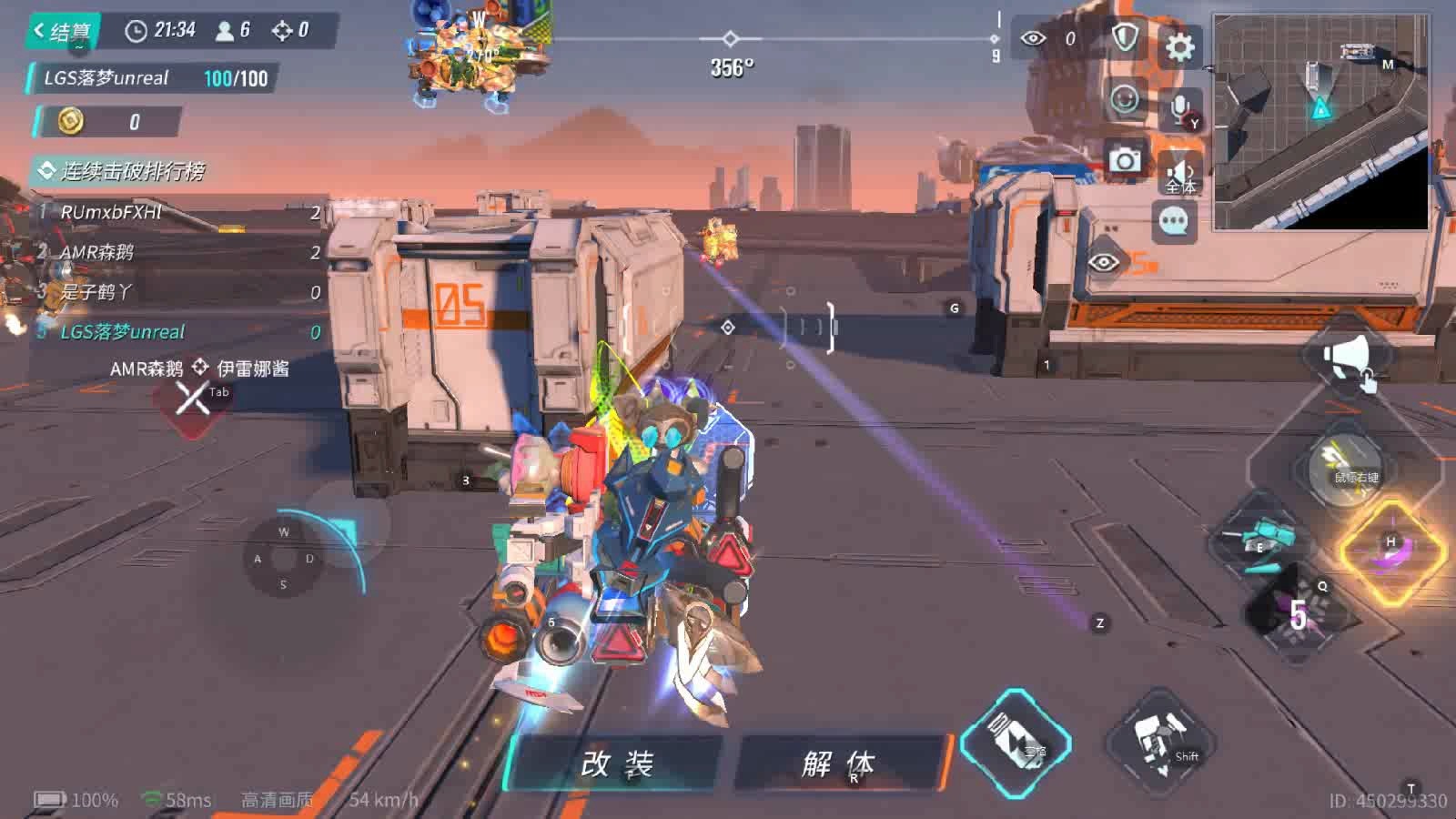Open the chat speech bubble
Screen dimensions: 1456x819
click(x=1173, y=221)
